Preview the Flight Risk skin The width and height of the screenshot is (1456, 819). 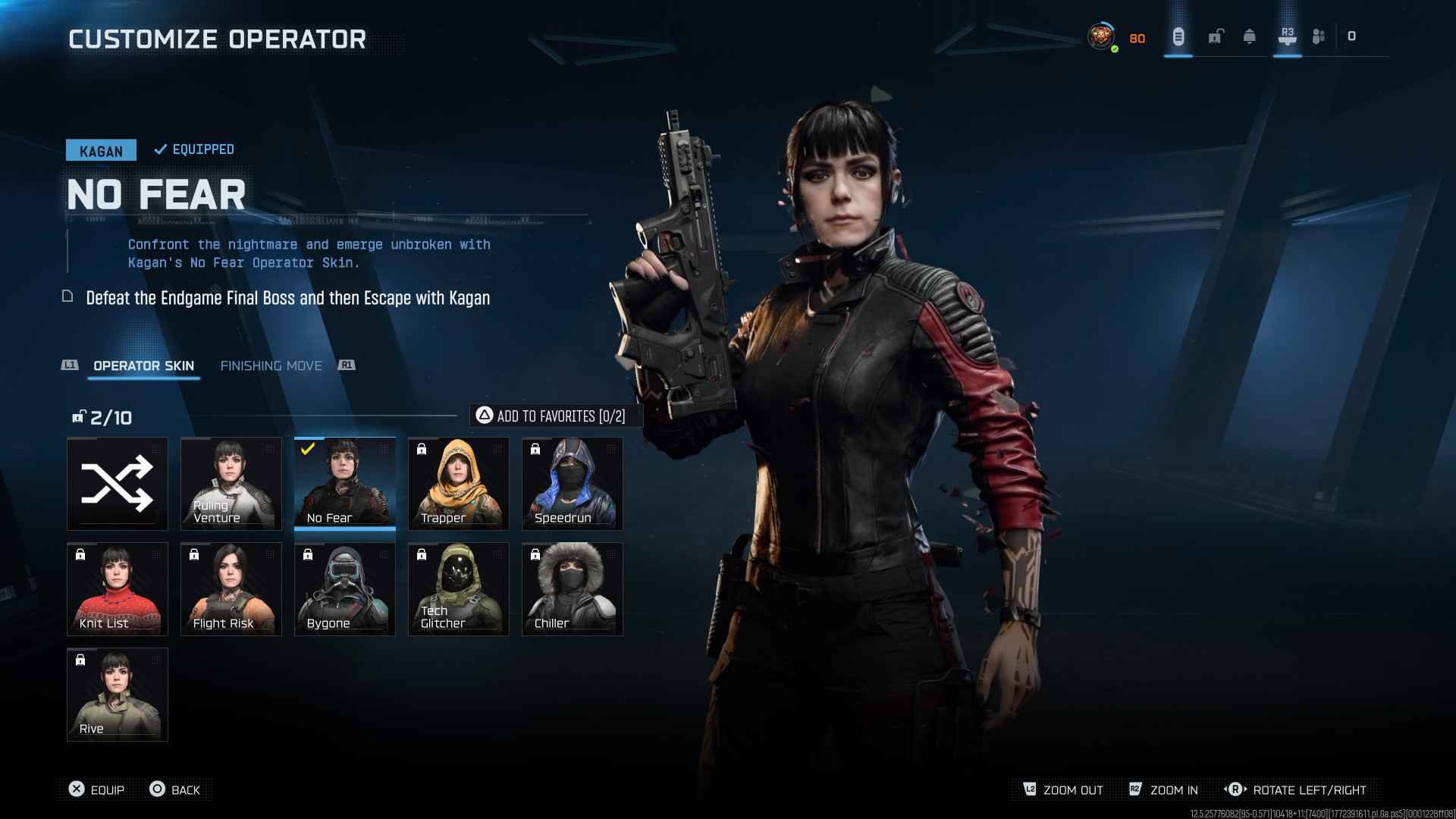(231, 589)
